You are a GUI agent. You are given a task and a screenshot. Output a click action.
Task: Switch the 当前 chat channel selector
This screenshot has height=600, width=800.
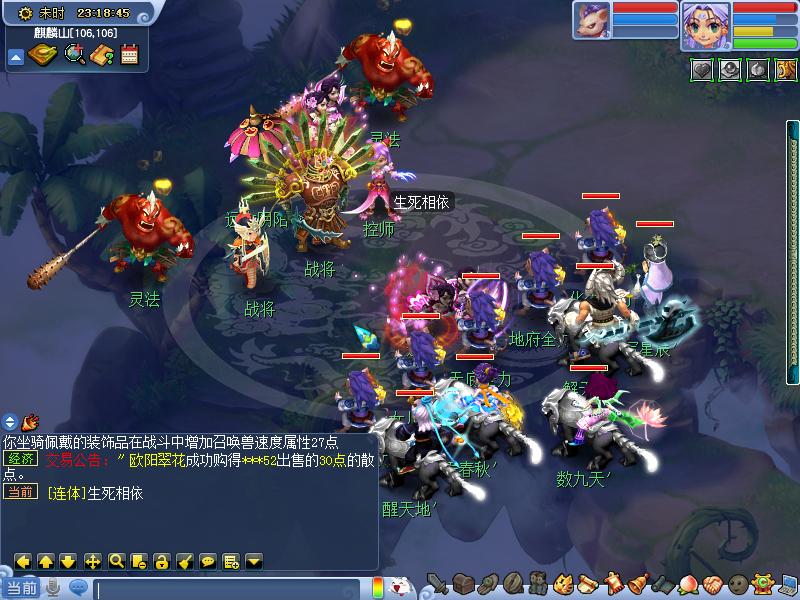coord(20,588)
